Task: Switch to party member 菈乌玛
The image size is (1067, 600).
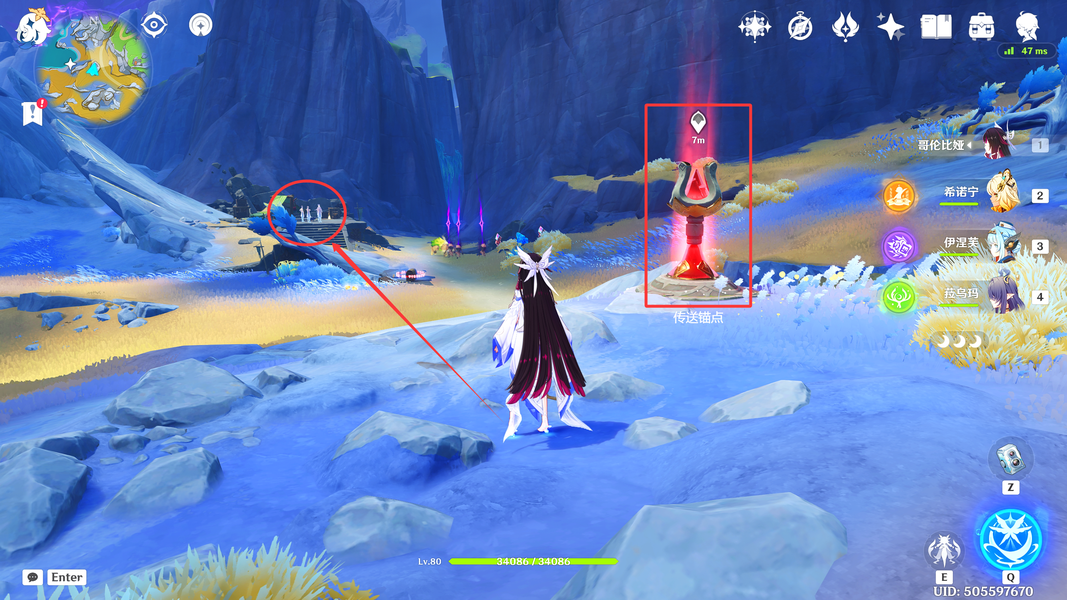Action: click(1000, 296)
